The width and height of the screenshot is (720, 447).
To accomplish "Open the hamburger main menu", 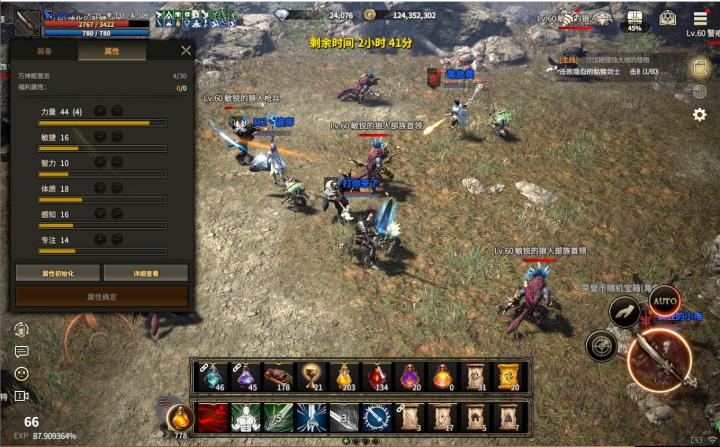I will click(700, 17).
